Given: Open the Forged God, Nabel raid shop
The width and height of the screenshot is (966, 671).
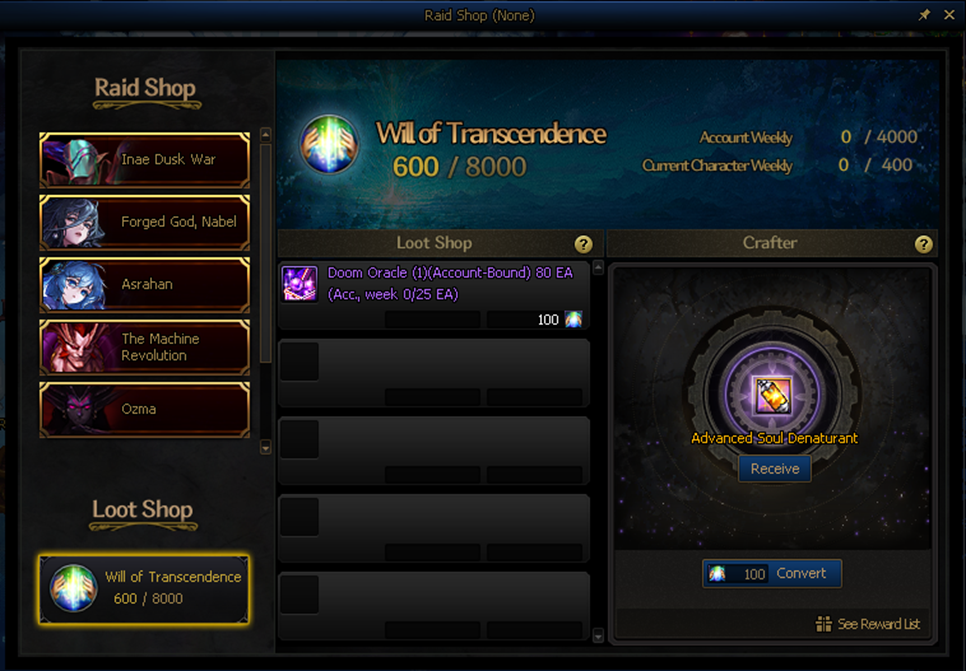Looking at the screenshot, I should point(145,222).
